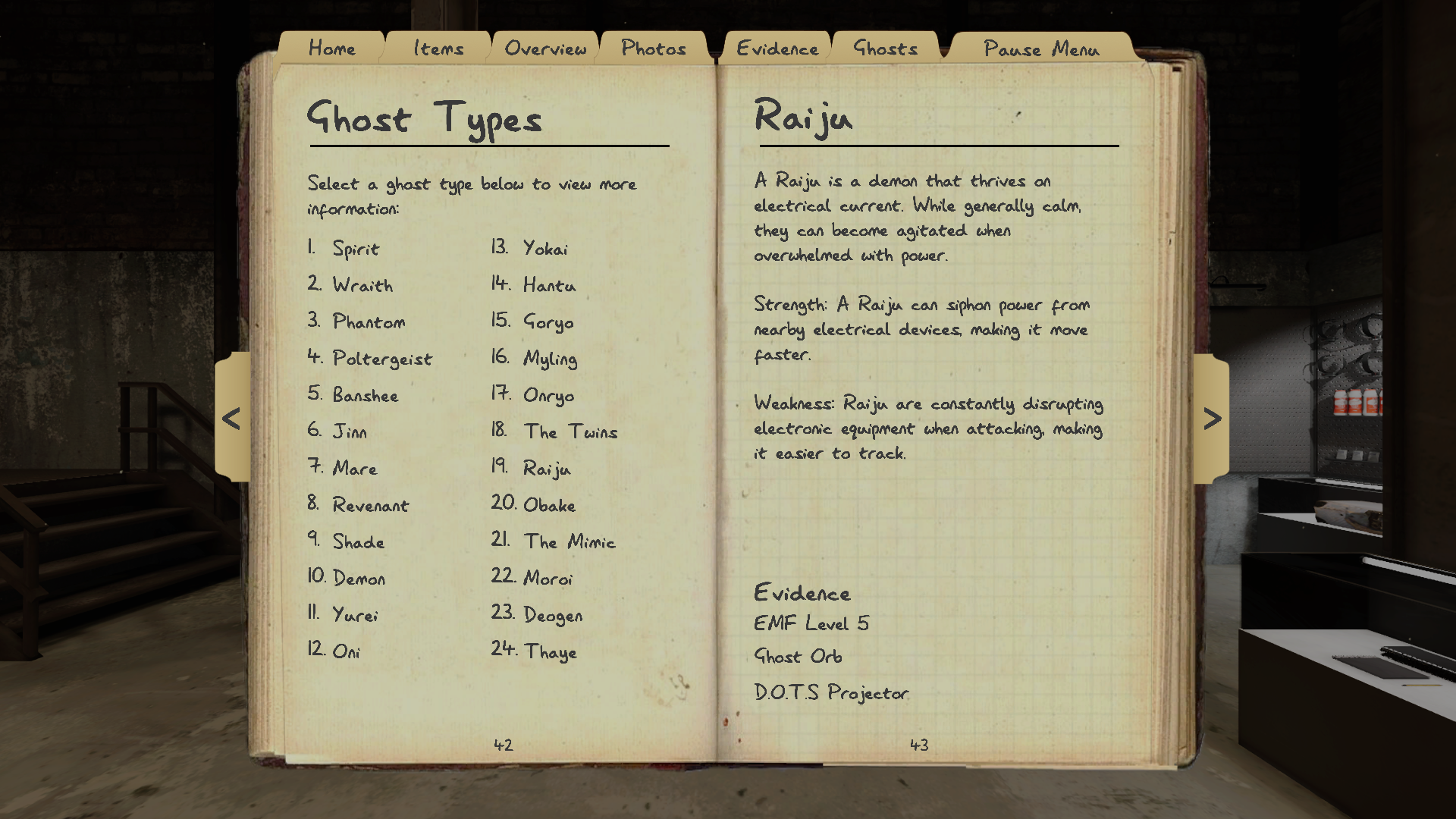Turn to the next journal page
The height and width of the screenshot is (819, 1456).
click(1213, 416)
